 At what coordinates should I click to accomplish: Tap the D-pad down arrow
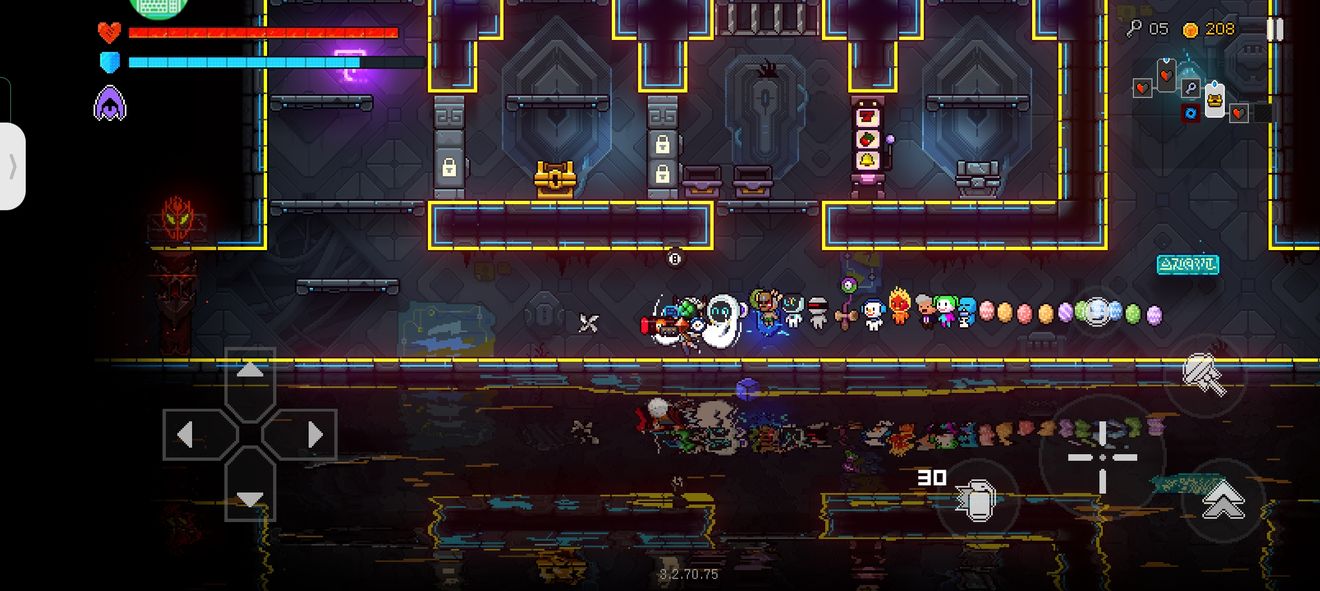coord(250,498)
